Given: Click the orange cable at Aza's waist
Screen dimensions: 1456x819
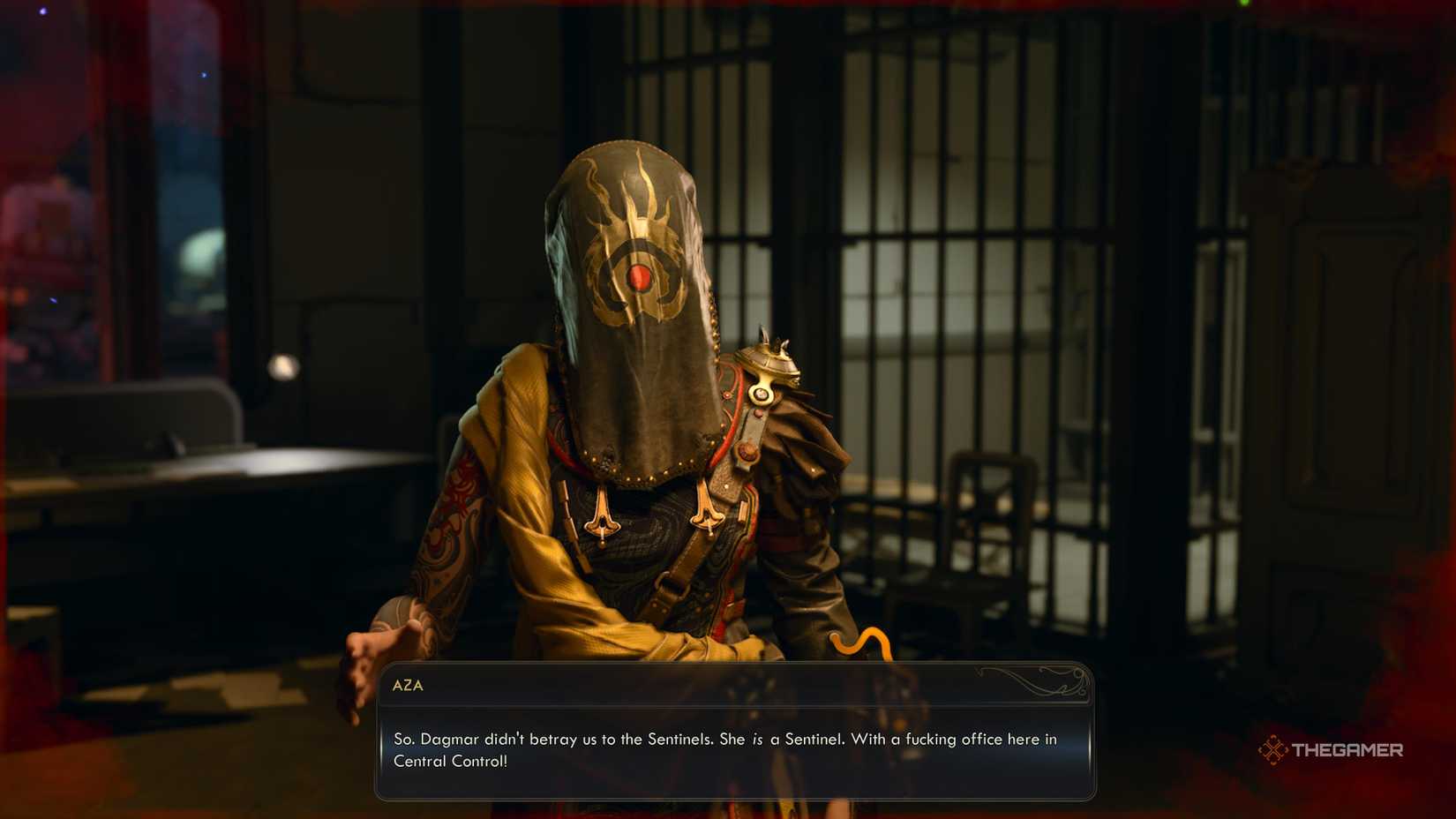Looking at the screenshot, I should point(860,640).
